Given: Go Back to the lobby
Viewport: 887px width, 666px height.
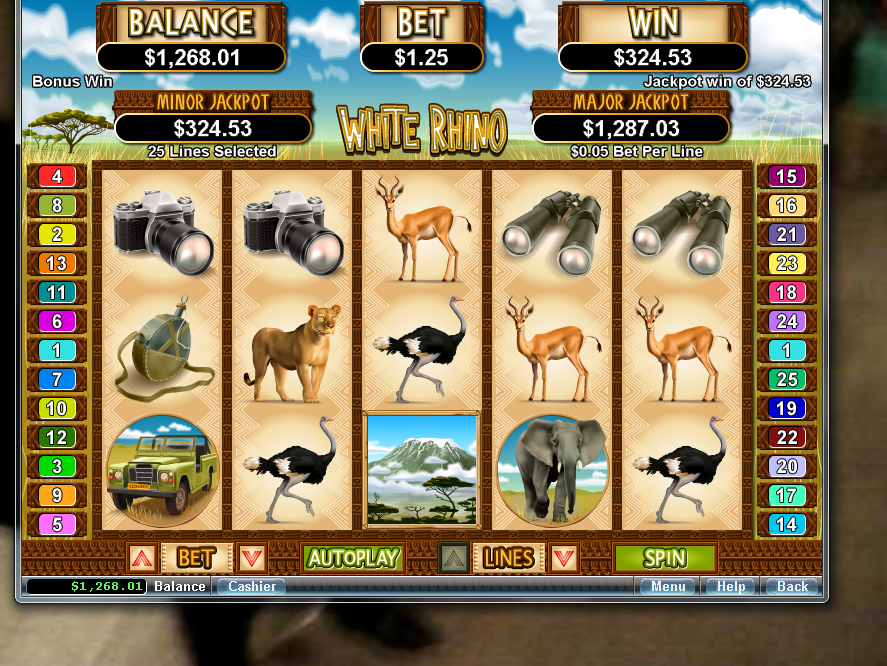Looking at the screenshot, I should tap(792, 587).
